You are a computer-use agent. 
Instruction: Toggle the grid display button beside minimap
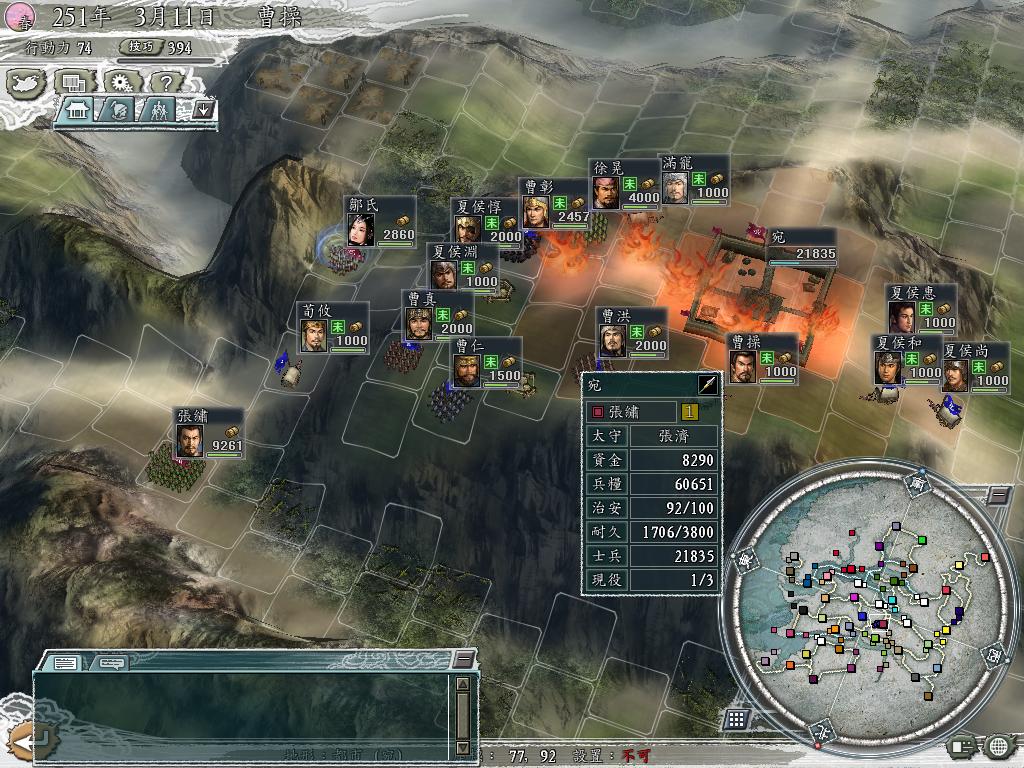736,719
